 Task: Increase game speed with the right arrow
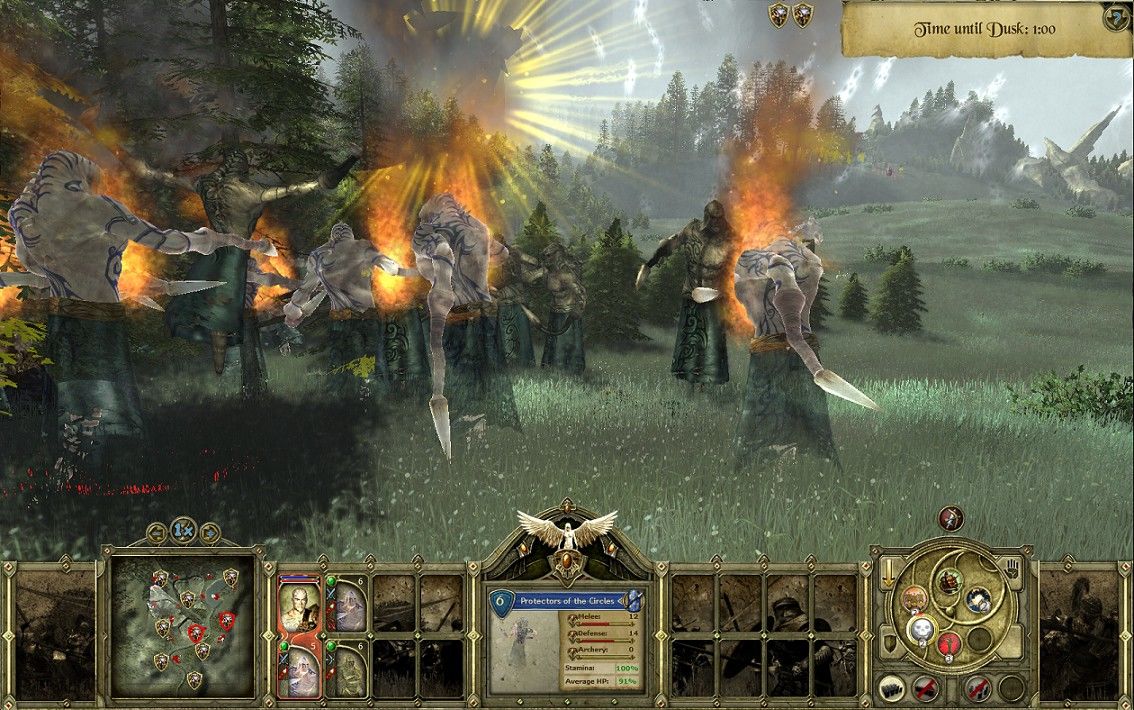[207, 531]
